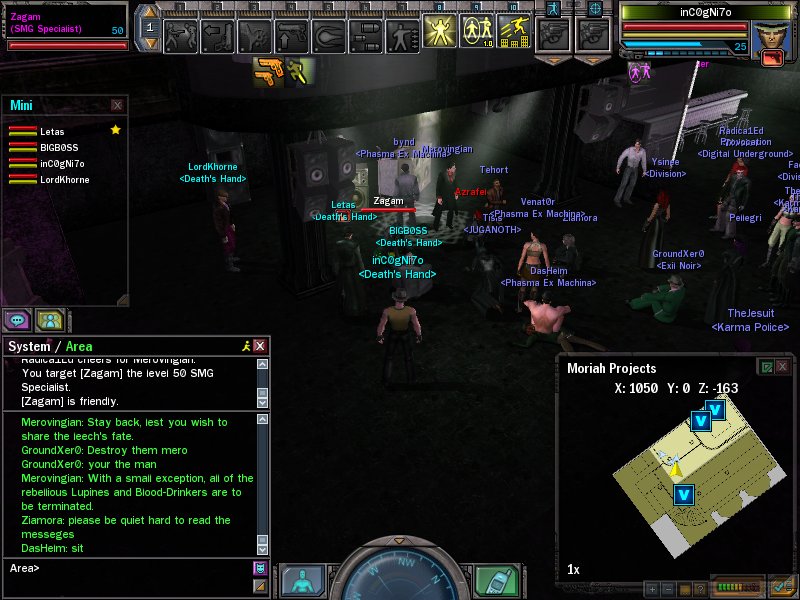
Task: Activate the slot 9 figure-in-circle ability
Action: (477, 32)
